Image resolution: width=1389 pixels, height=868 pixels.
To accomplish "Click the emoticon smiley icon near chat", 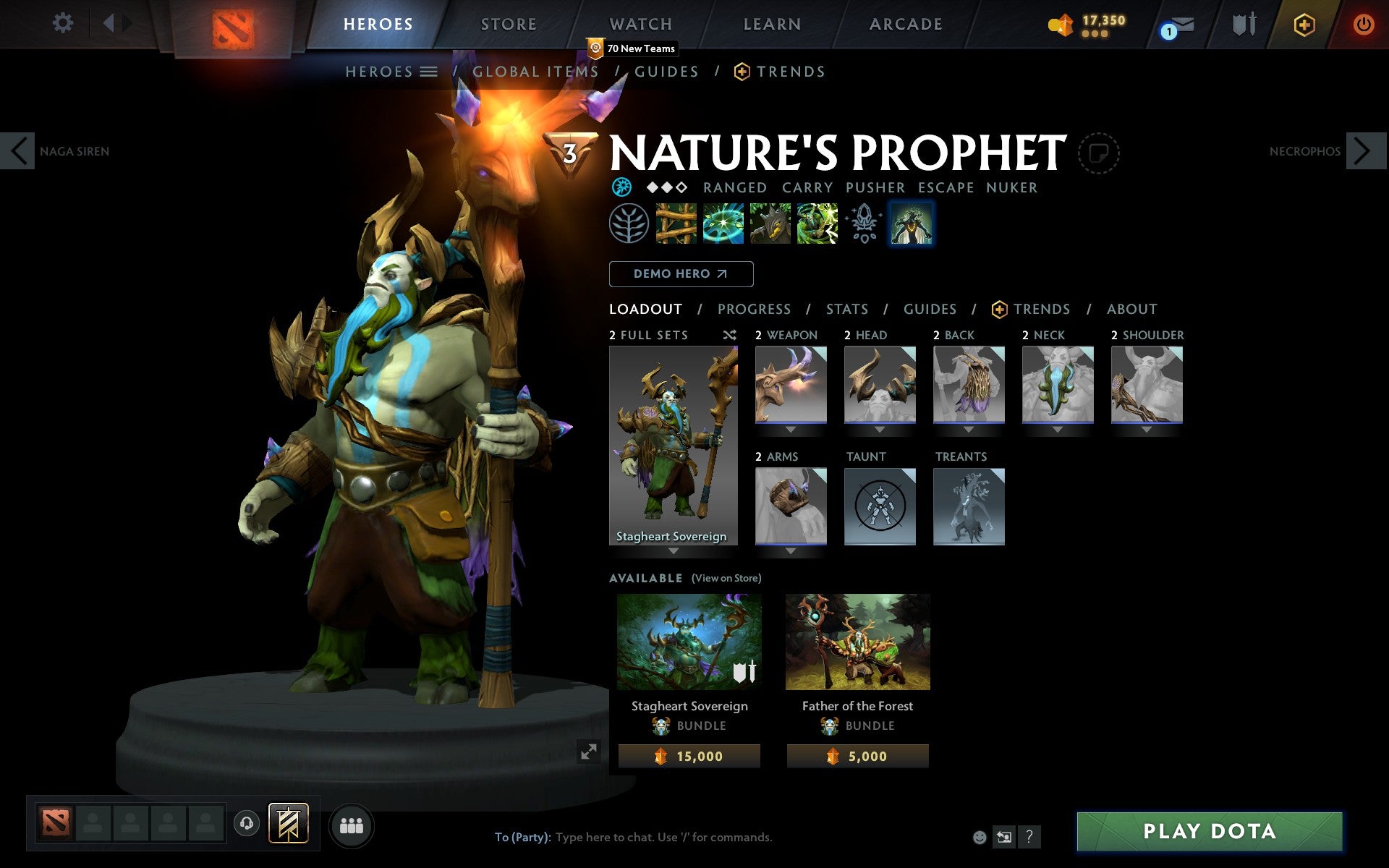I will [979, 836].
